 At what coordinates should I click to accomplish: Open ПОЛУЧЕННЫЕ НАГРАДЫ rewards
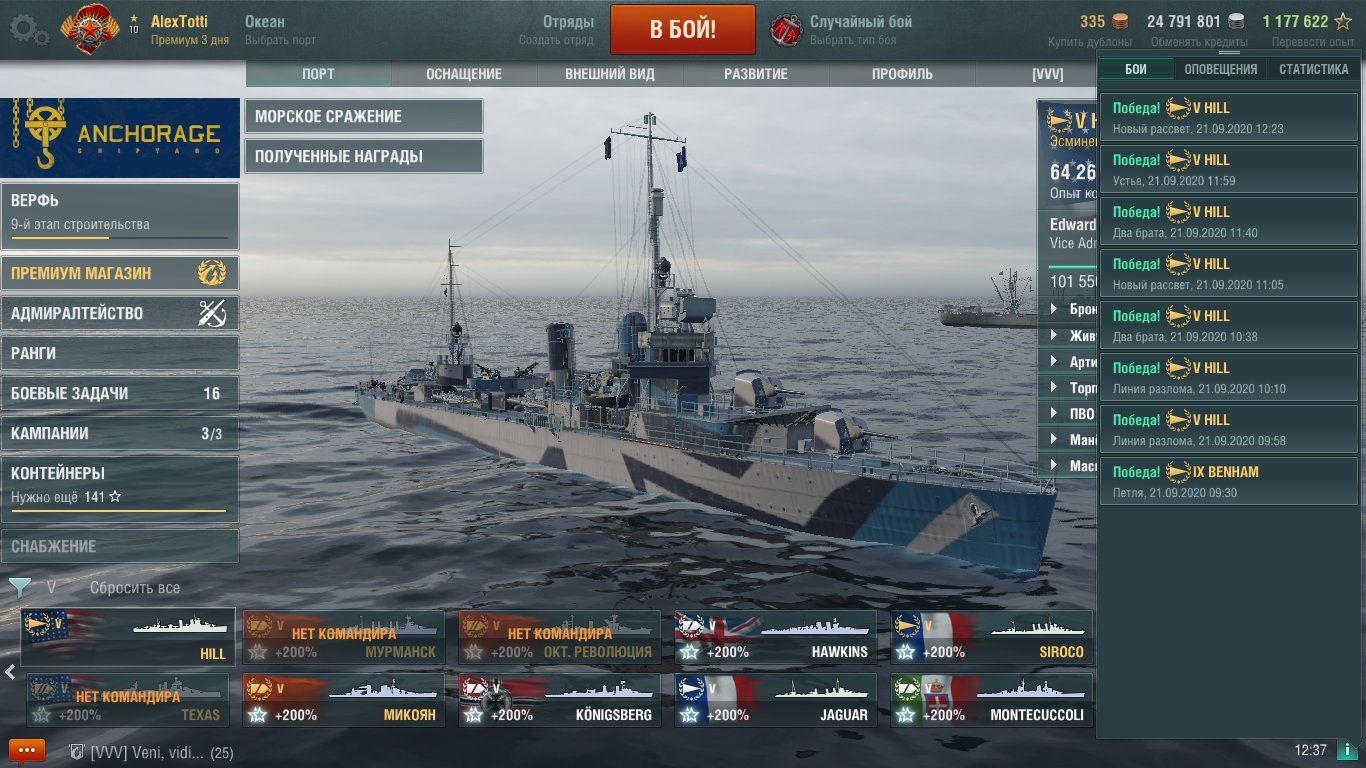(363, 156)
